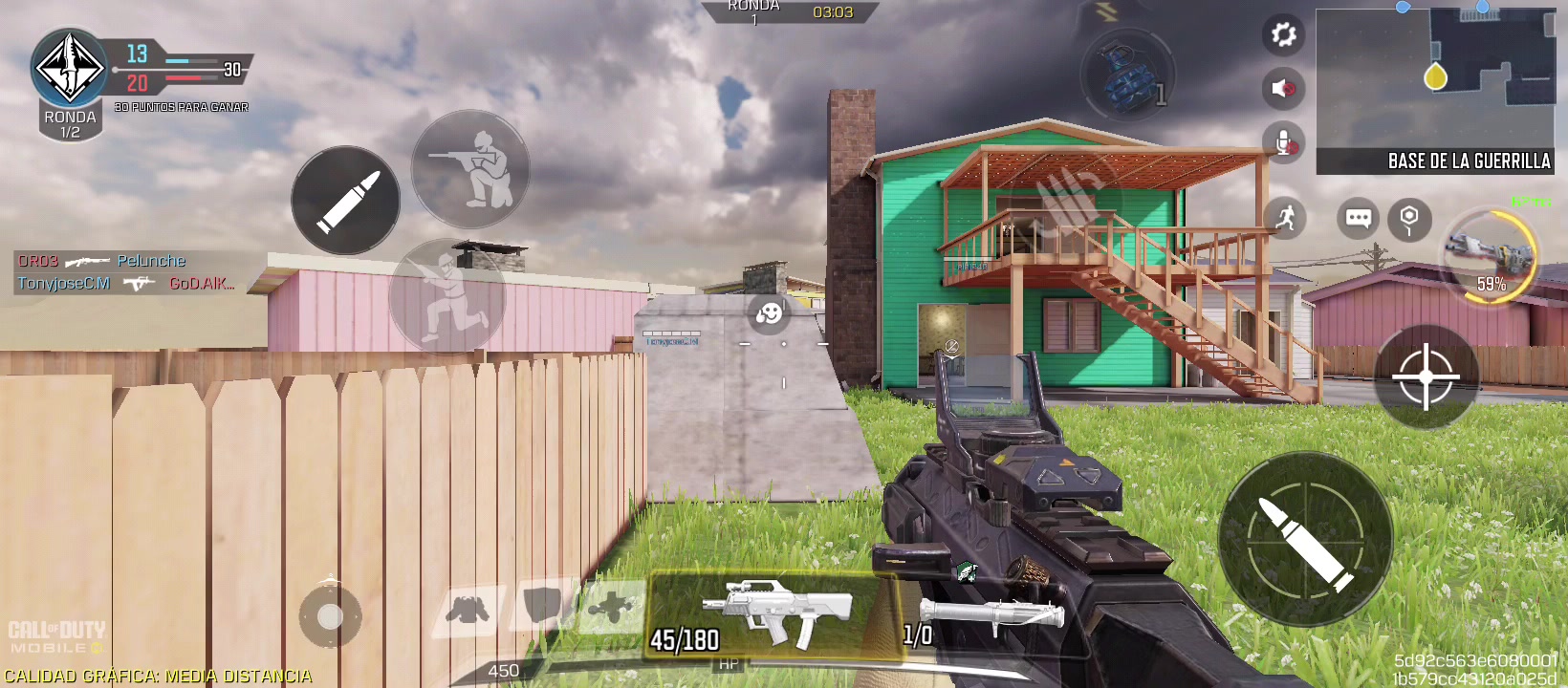Tap the ping marker icon

tap(1409, 220)
